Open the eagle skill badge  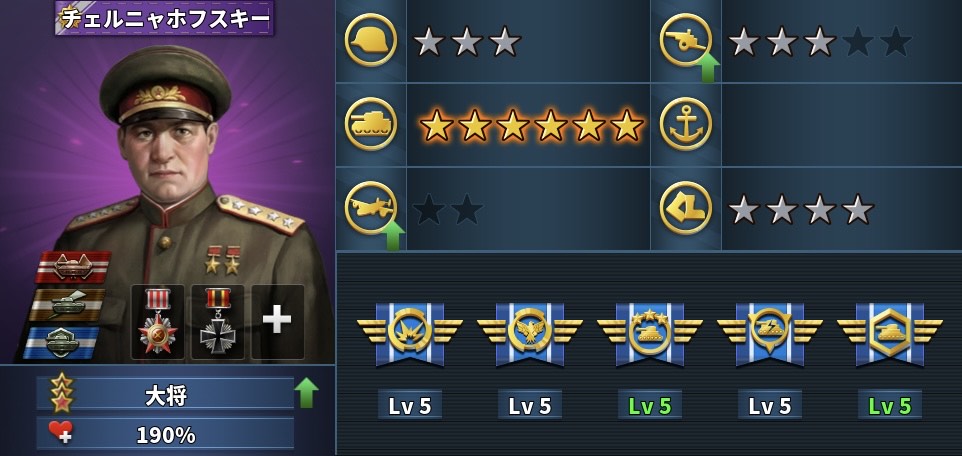coord(530,333)
